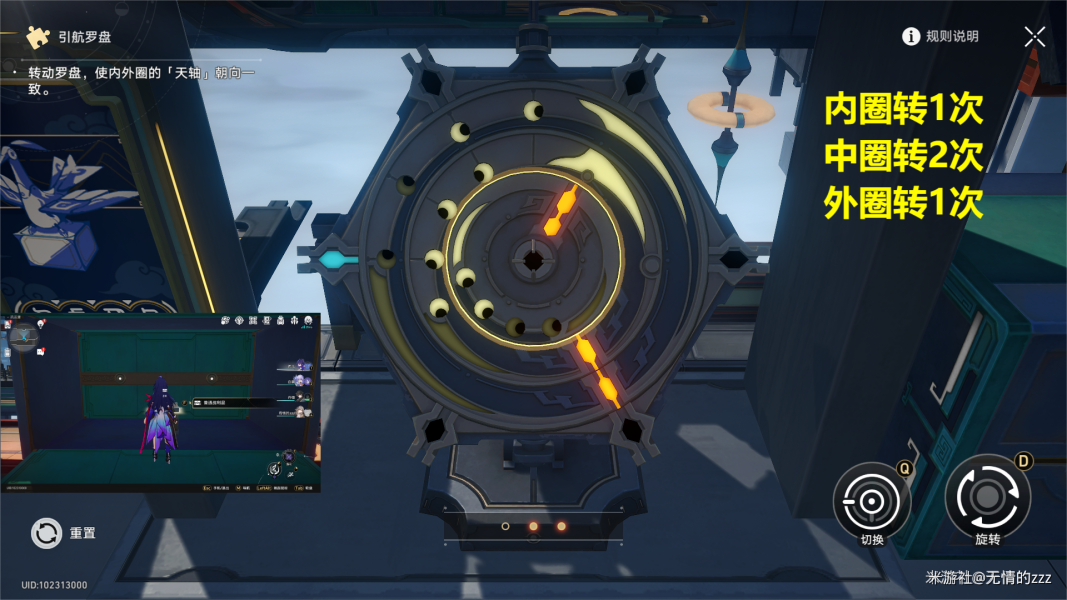Rotate the ring with 旋转 button
The width and height of the screenshot is (1067, 600).
tap(987, 497)
